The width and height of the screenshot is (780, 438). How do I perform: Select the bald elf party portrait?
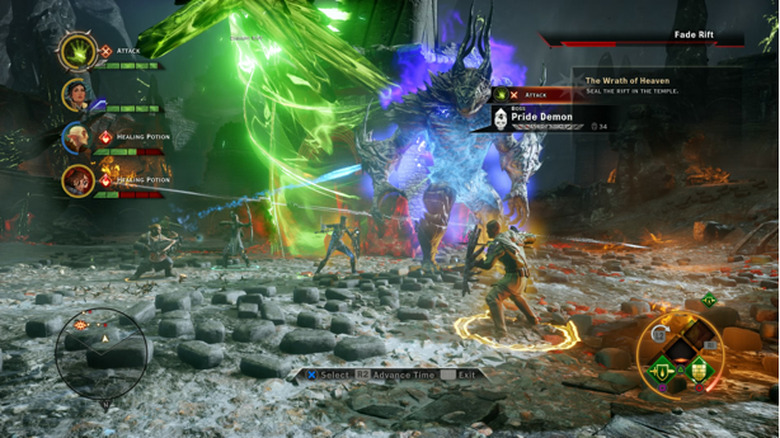76,137
